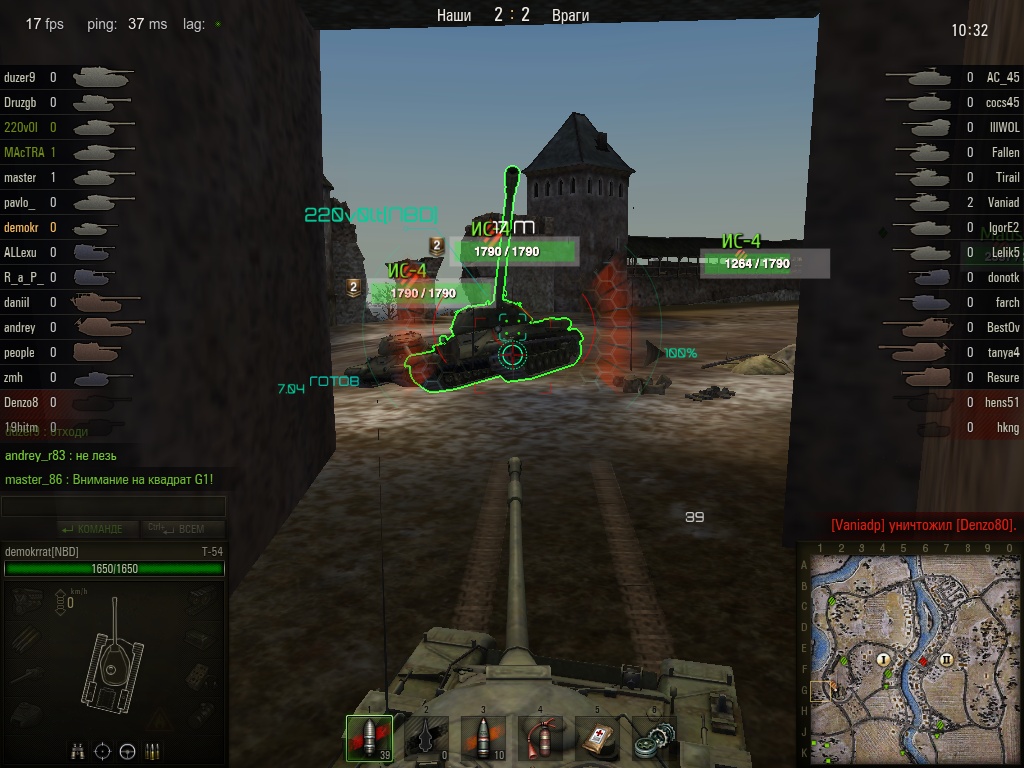Select player MAcTRA in the allied team list
Image resolution: width=1024 pixels, height=768 pixels.
click(x=24, y=152)
